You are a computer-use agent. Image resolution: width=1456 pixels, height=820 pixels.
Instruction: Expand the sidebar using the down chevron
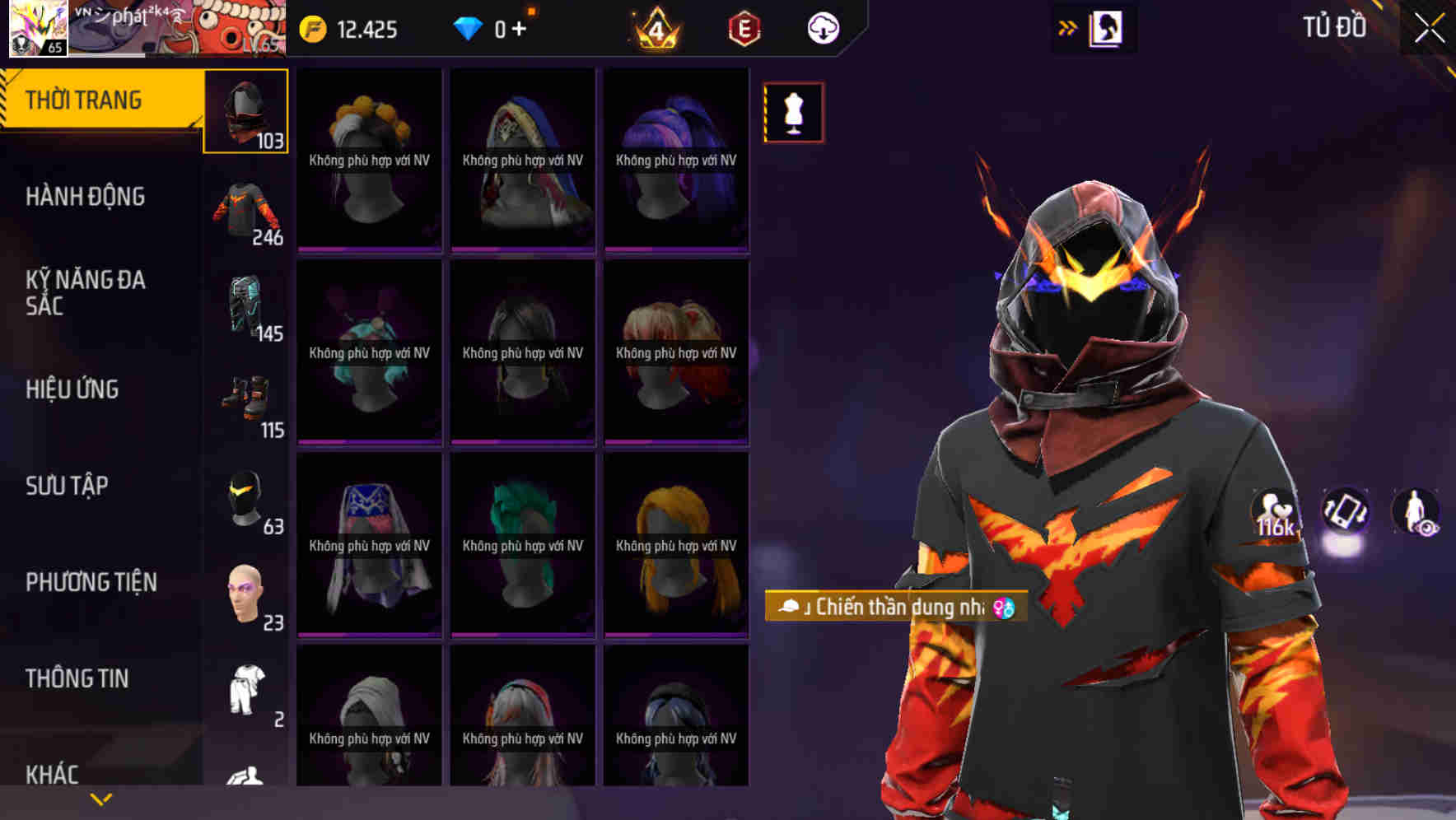(x=100, y=797)
